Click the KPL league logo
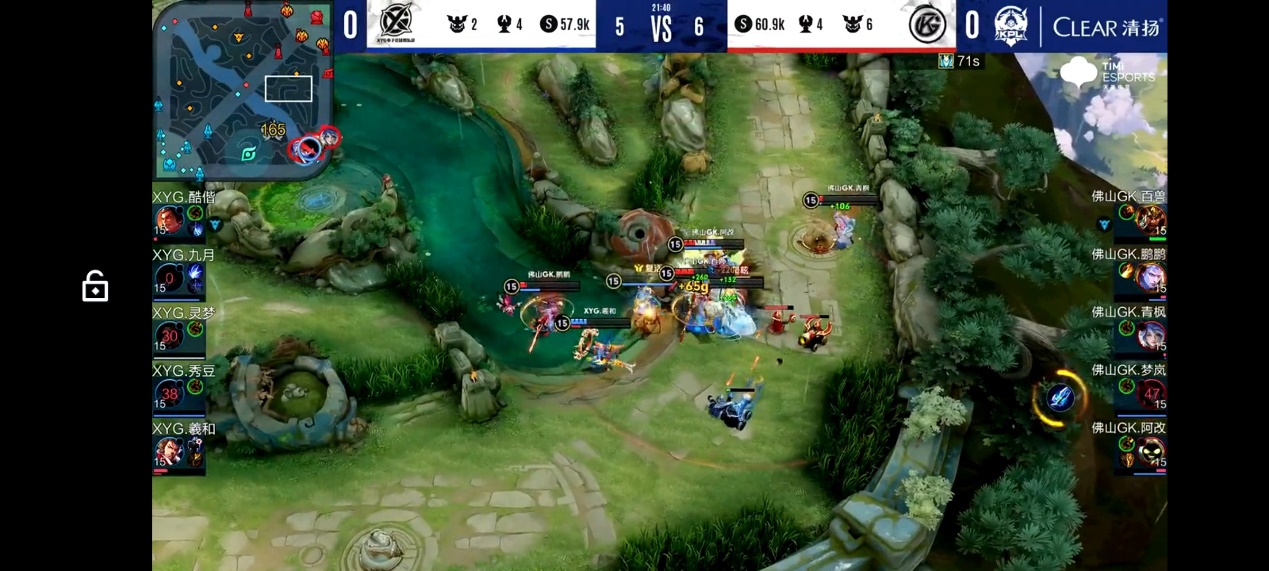Viewport: 1269px width, 571px height. [1011, 26]
